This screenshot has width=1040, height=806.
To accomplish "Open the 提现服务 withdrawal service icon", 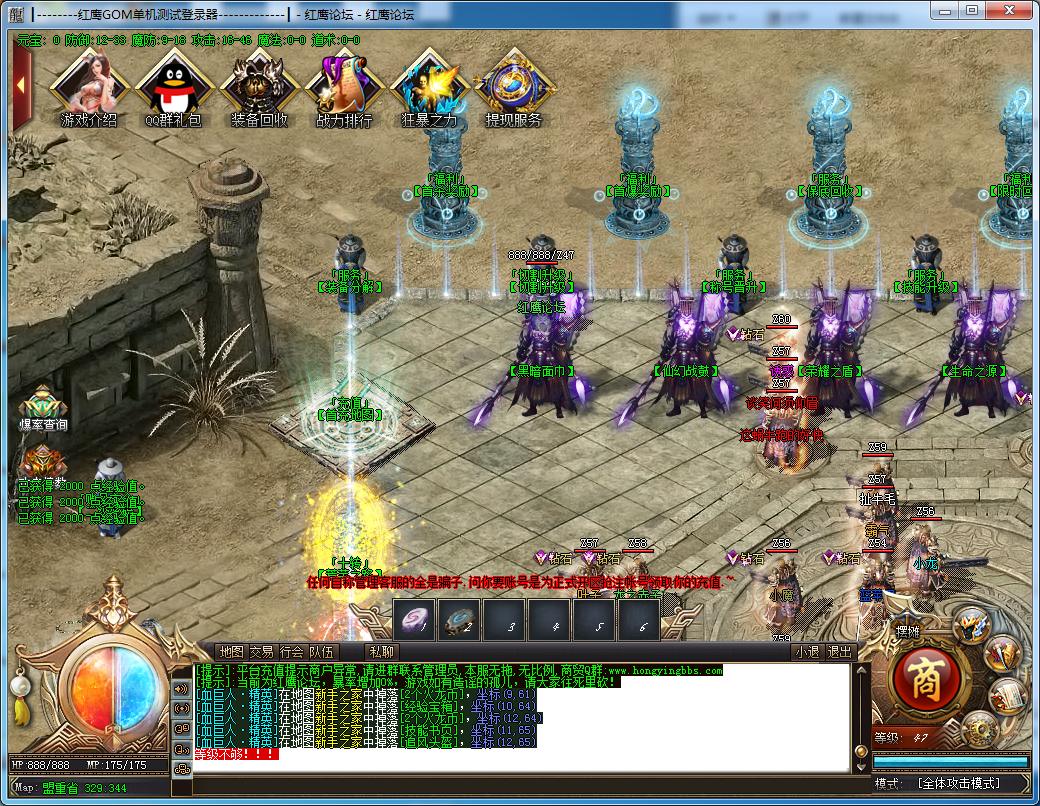I will [x=514, y=87].
